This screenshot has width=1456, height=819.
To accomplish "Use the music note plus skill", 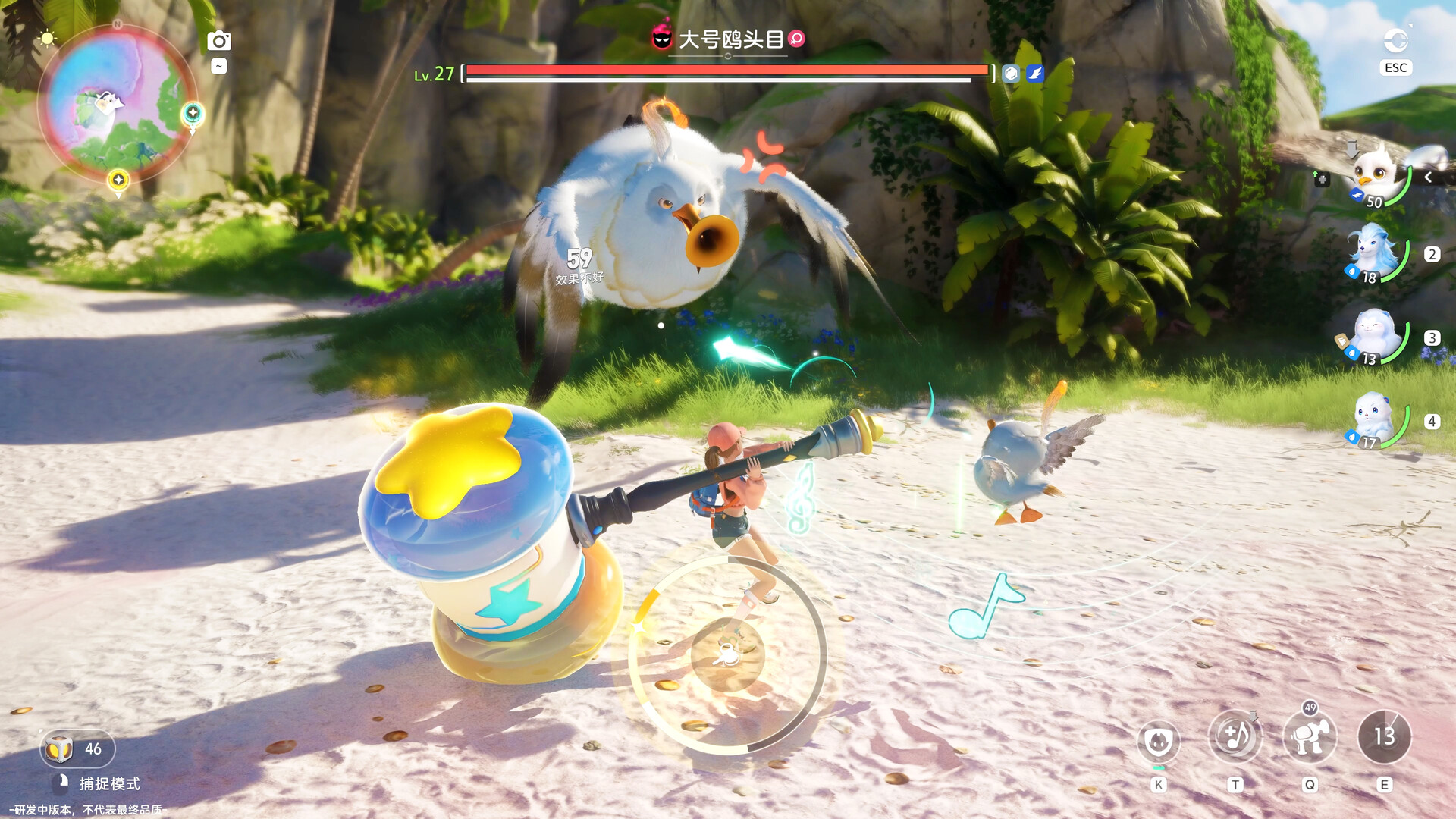I will click(1235, 736).
